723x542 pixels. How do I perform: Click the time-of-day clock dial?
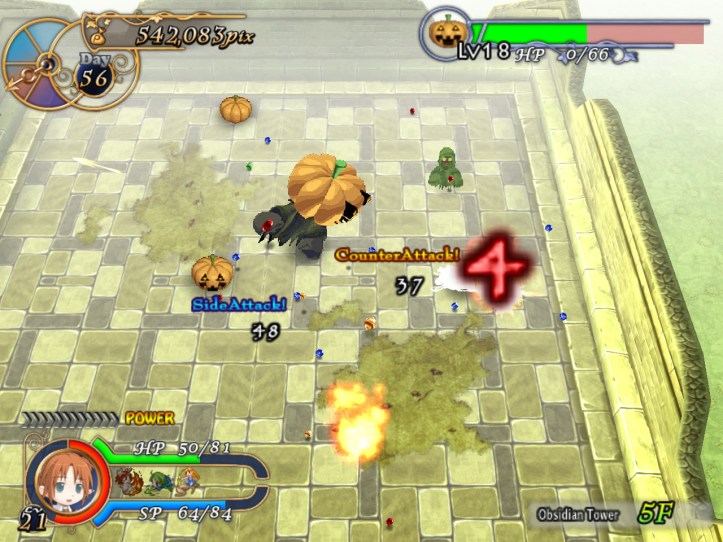tap(38, 64)
